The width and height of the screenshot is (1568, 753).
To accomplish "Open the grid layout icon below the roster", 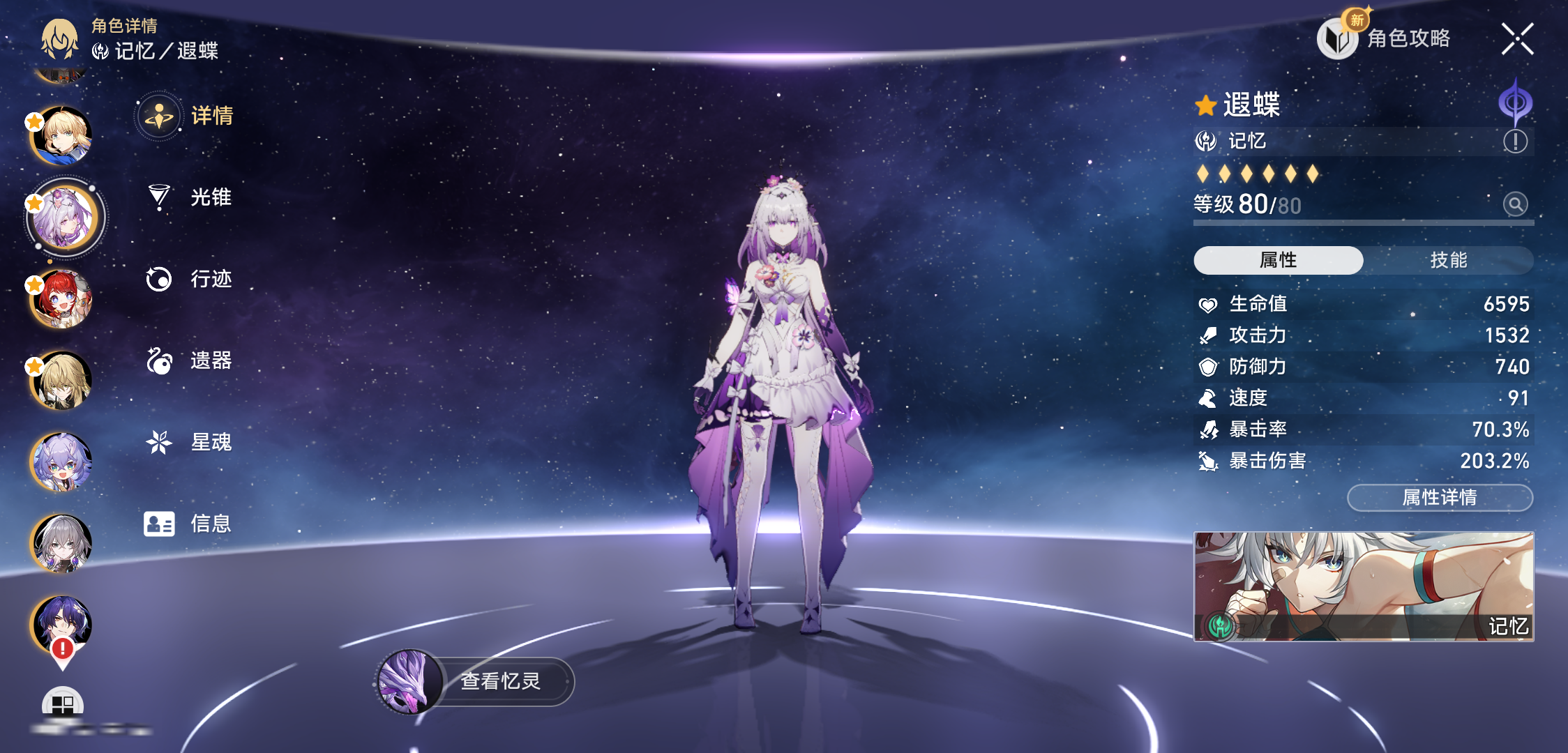I will [x=63, y=704].
